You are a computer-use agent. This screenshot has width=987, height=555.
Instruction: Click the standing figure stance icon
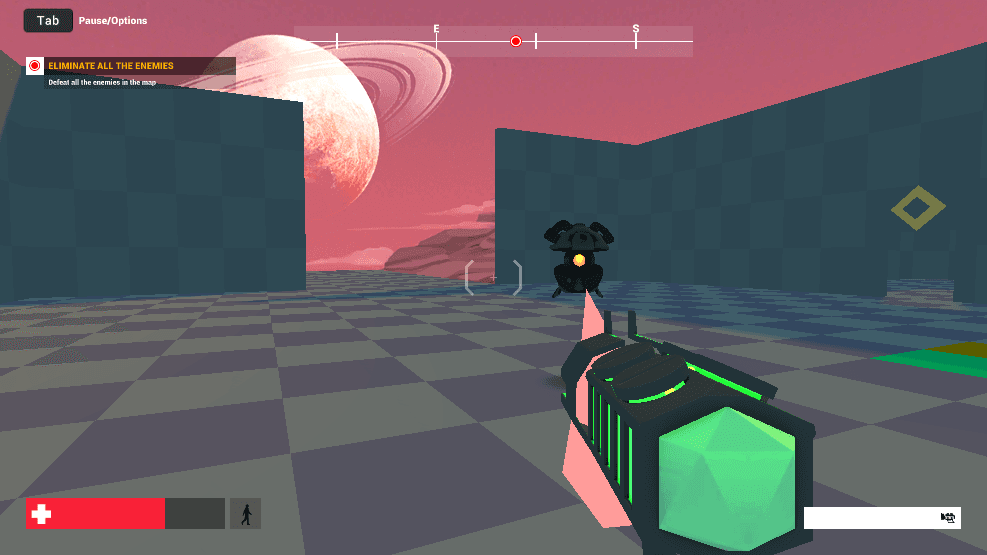(245, 514)
